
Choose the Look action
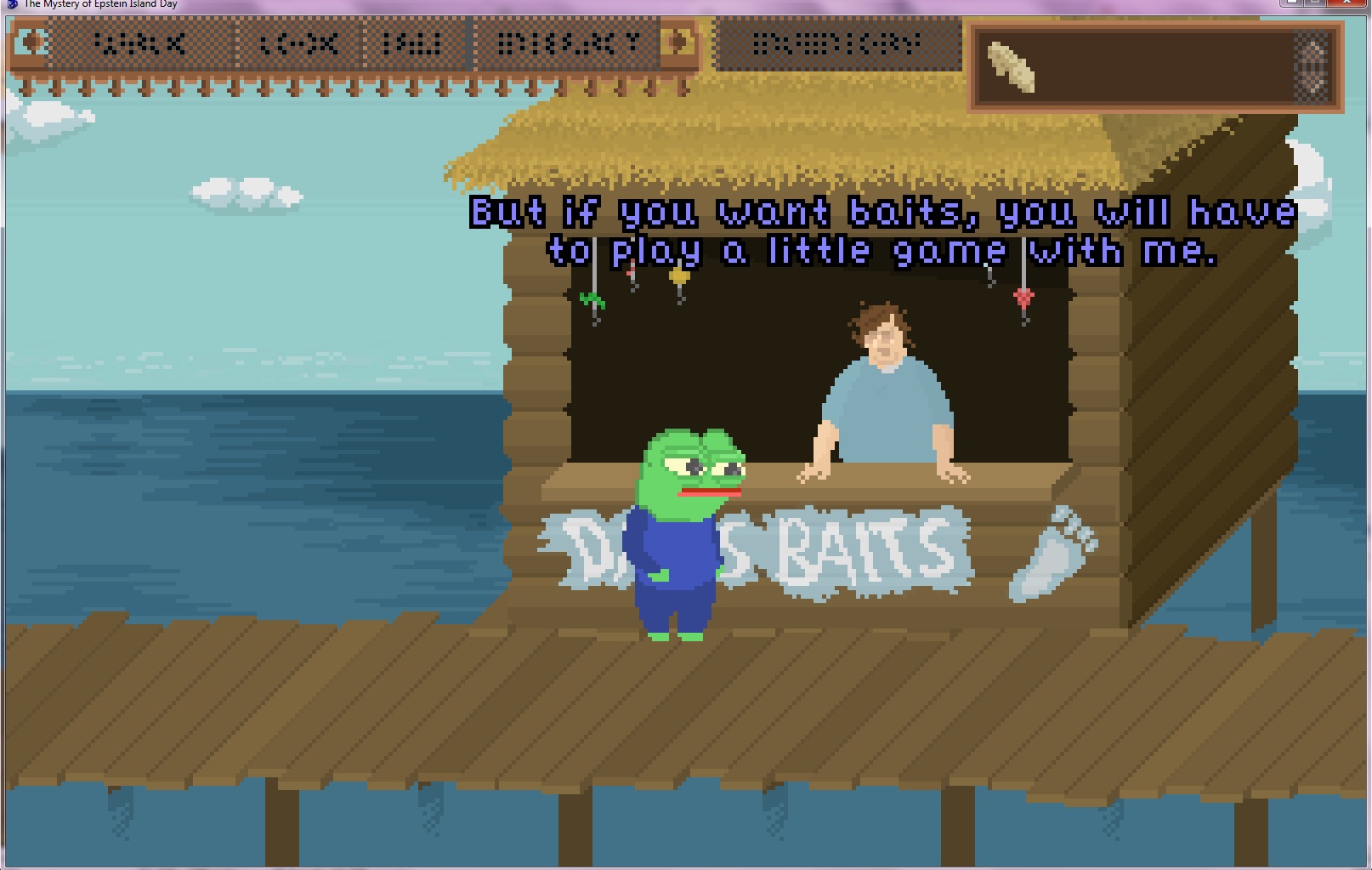299,43
